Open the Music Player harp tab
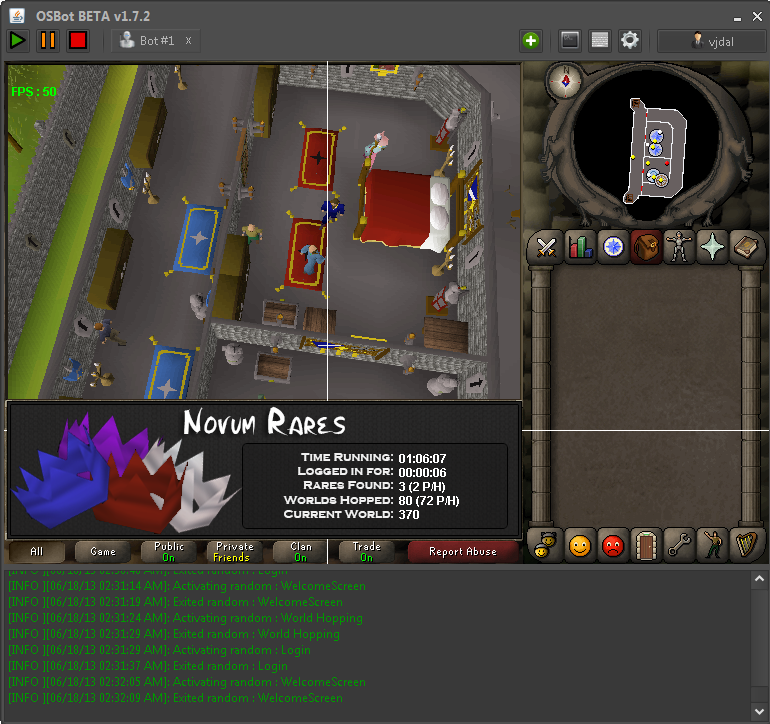The image size is (770, 724). [745, 546]
